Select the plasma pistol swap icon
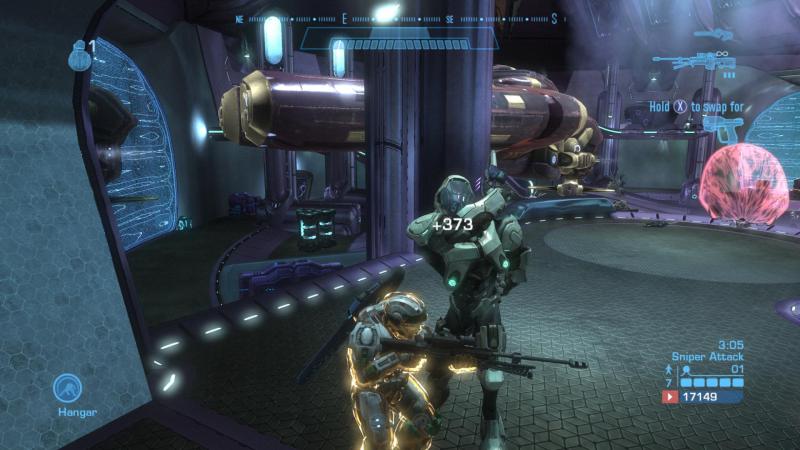 (x=724, y=124)
